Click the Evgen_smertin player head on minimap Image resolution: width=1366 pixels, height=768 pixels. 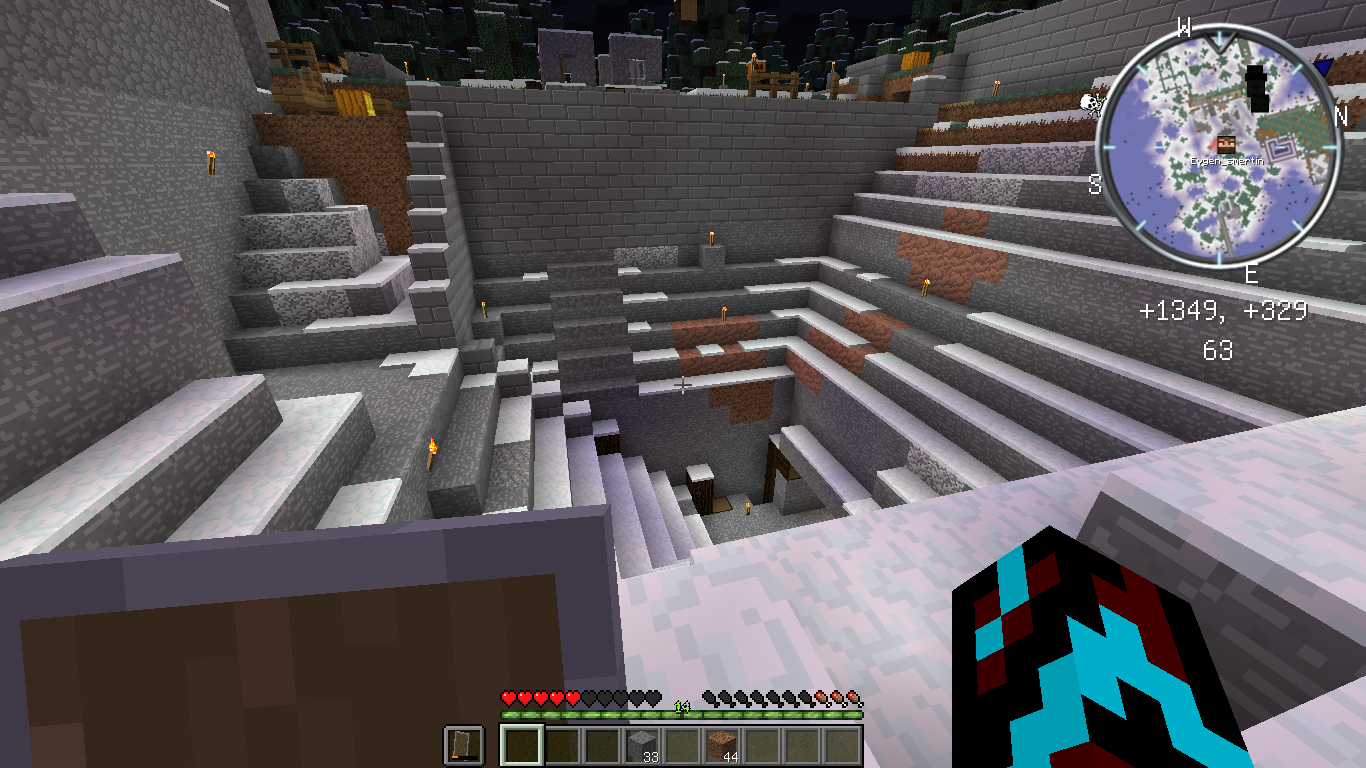tap(1225, 145)
